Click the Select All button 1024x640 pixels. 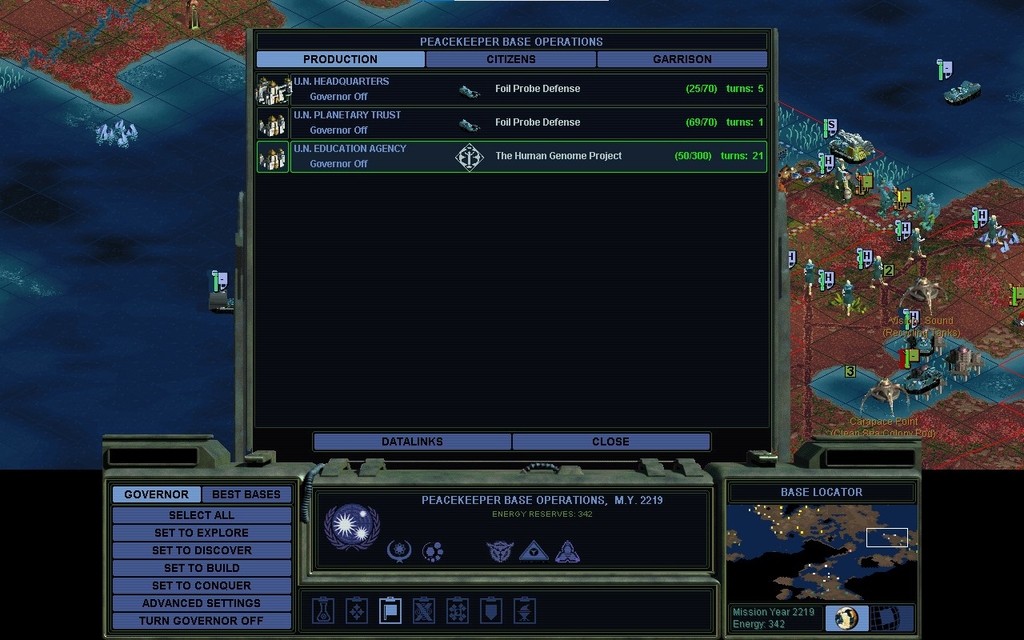(x=201, y=515)
